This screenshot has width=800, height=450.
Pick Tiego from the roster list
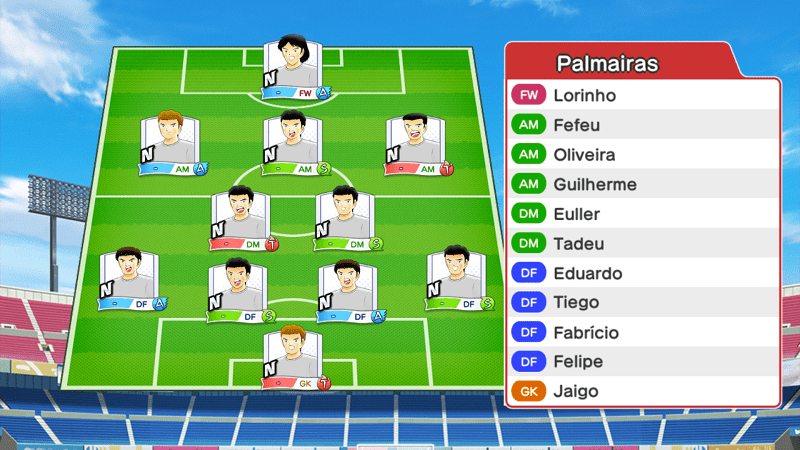point(642,302)
